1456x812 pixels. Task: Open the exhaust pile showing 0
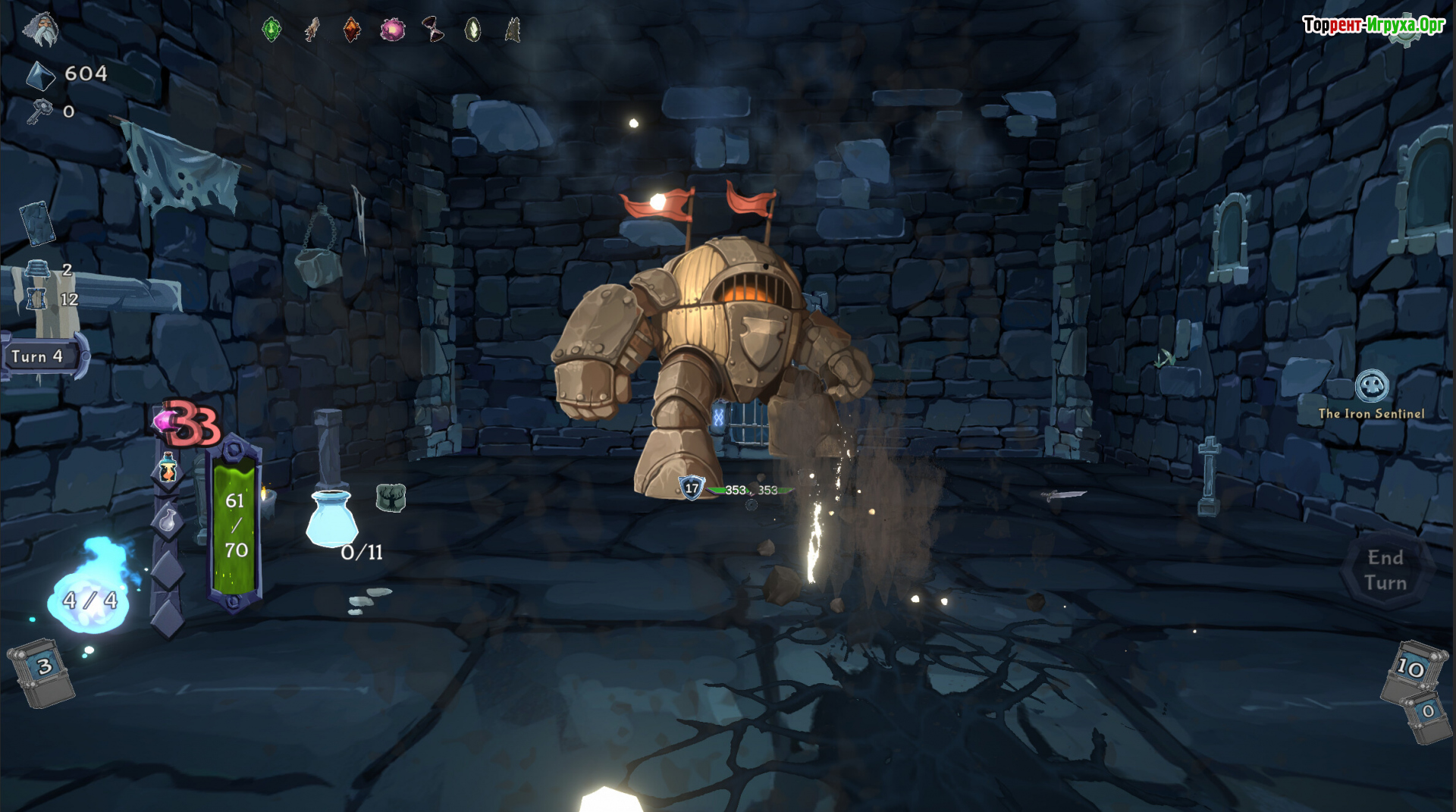[x=1428, y=715]
